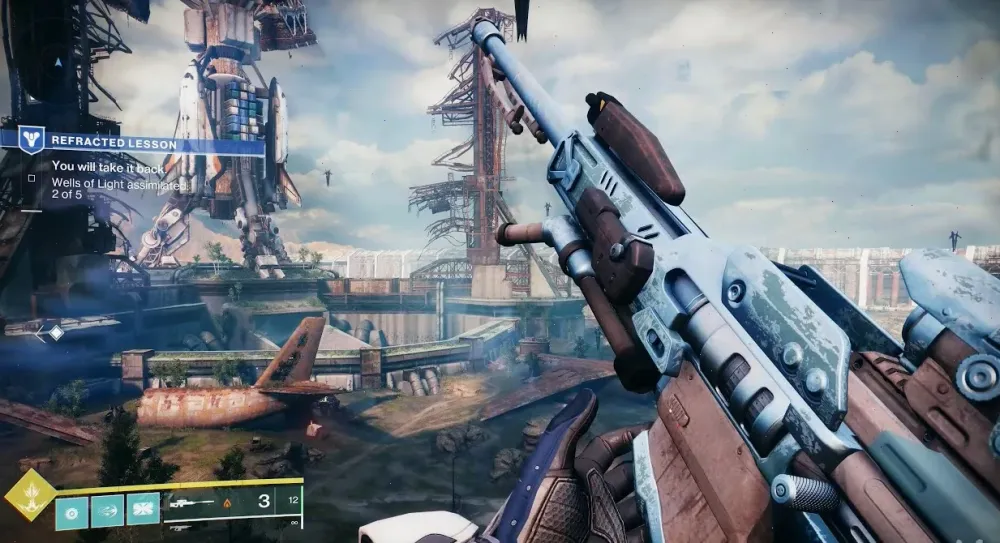
Task: Switch to the secondary weapon icon below
Action: [x=180, y=527]
